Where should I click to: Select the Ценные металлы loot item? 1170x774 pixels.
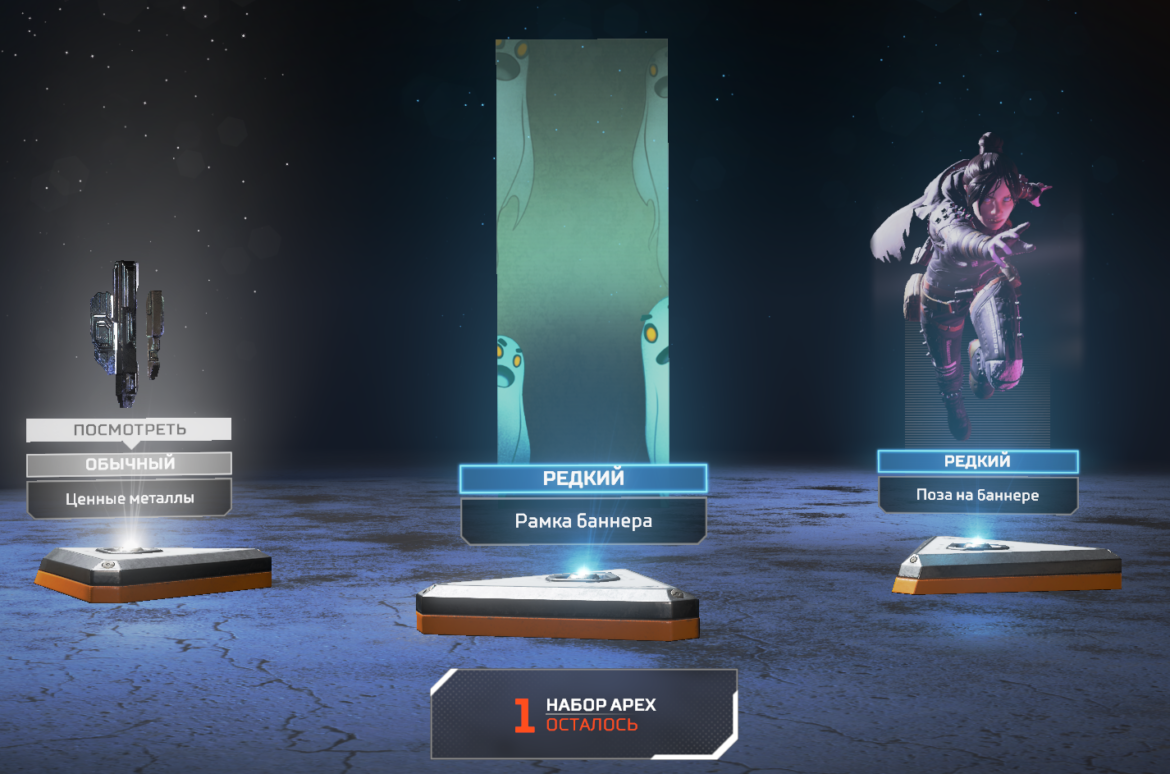(x=129, y=496)
